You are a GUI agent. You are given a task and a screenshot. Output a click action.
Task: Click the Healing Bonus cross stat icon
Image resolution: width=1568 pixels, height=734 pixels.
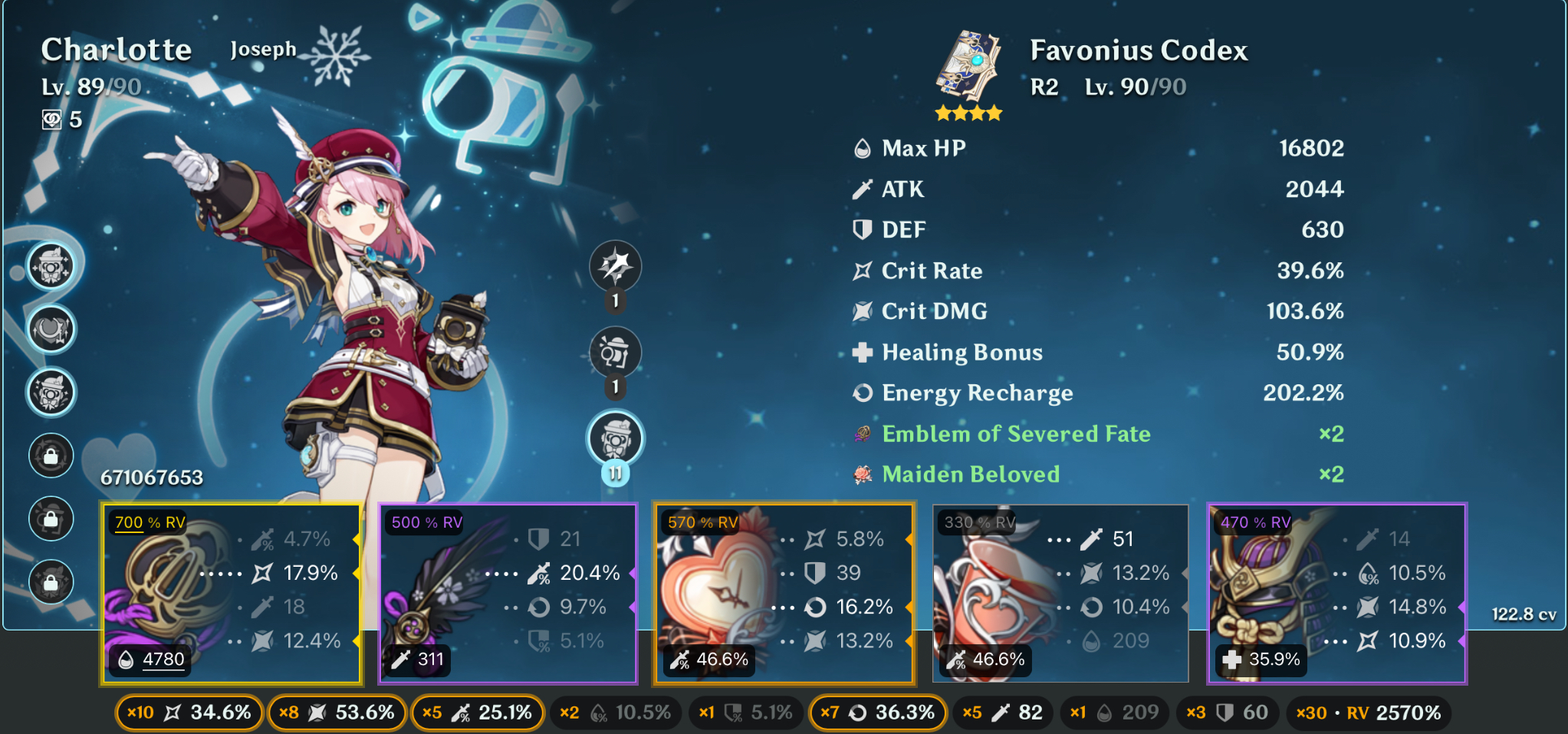pos(864,352)
